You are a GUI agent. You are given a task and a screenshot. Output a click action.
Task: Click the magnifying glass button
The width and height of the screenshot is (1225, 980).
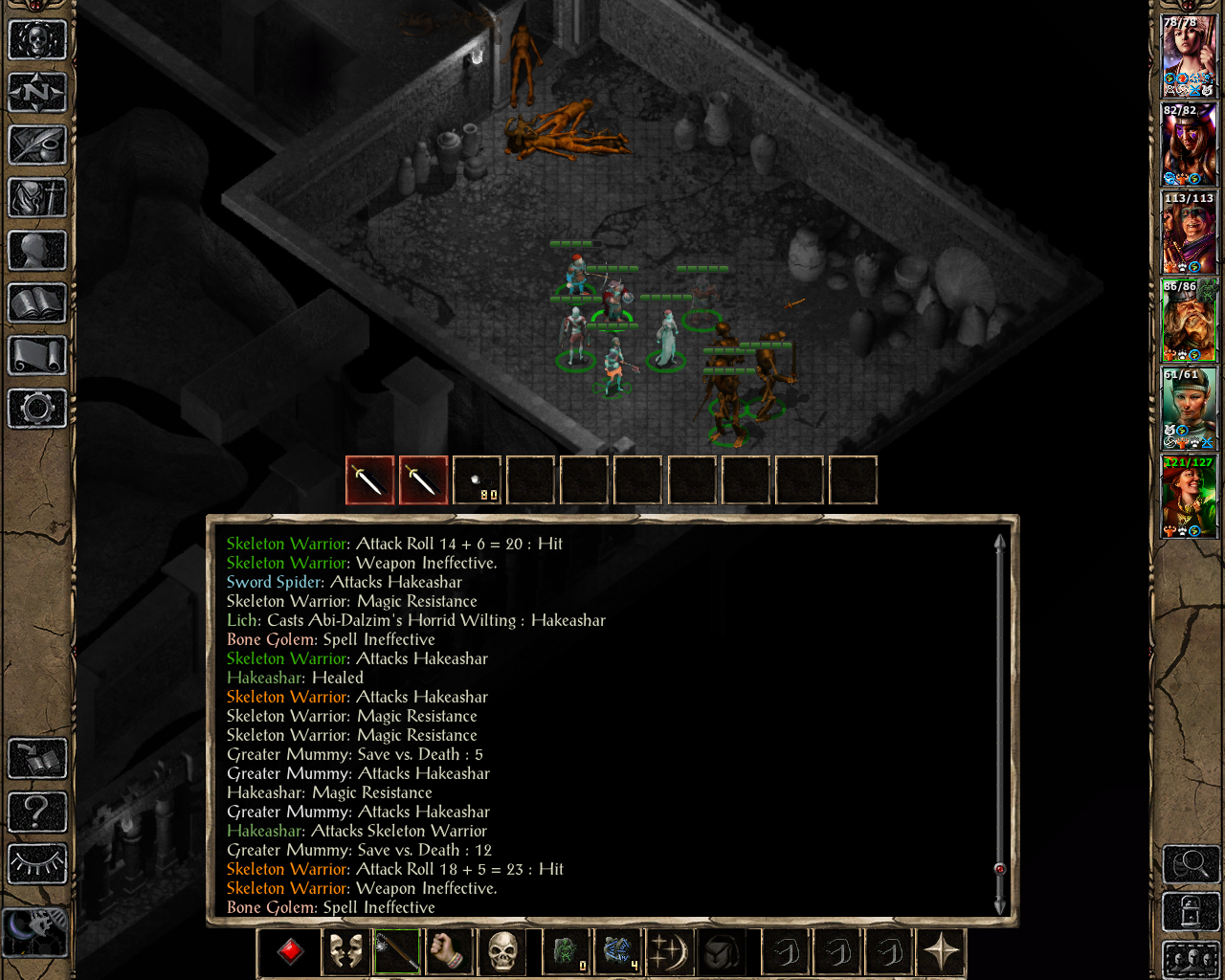point(1191,864)
